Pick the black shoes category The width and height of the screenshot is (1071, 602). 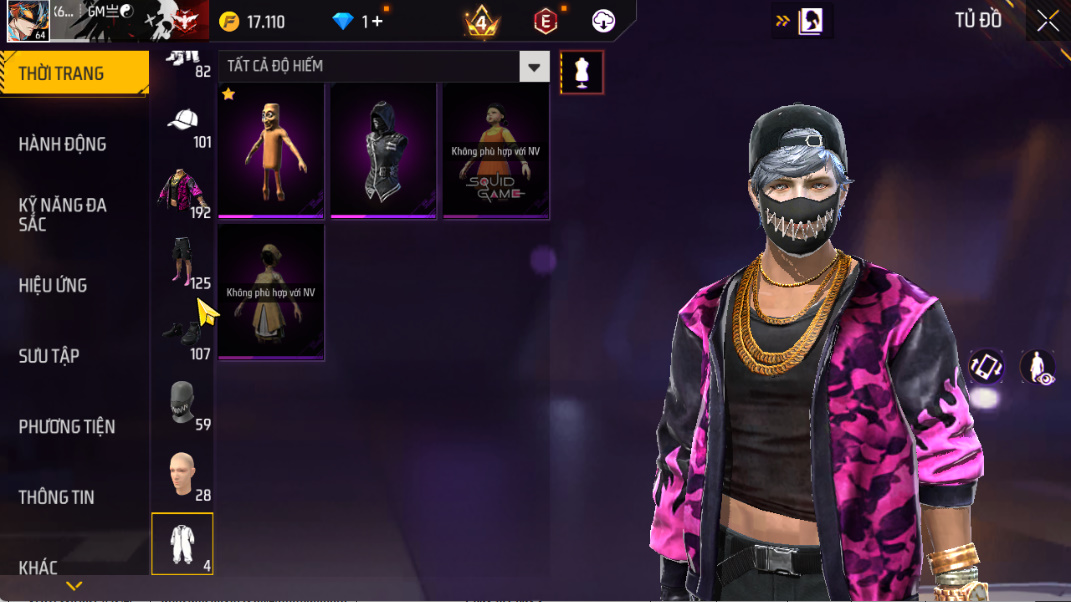point(181,333)
